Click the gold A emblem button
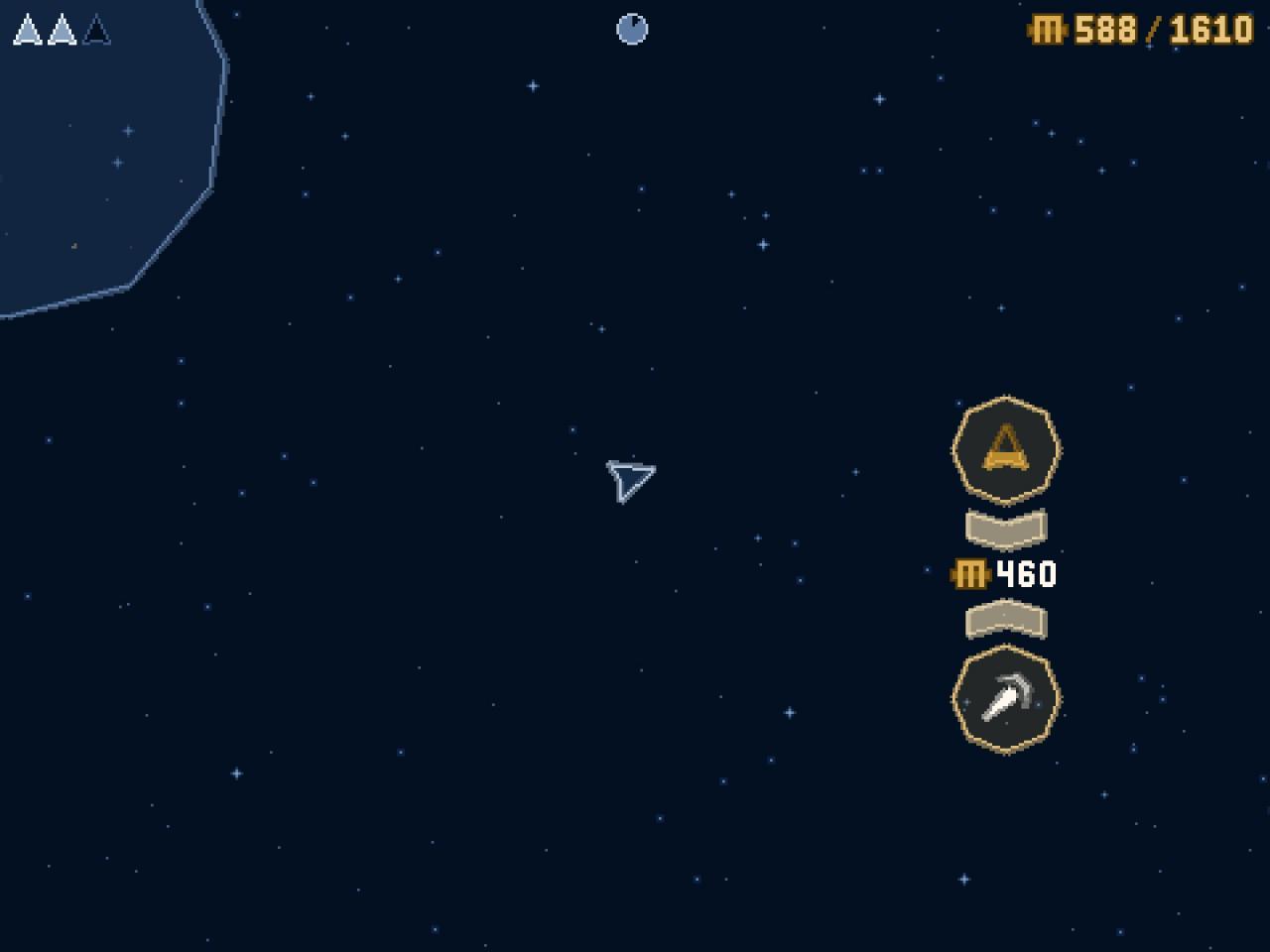Screen dimensions: 1270x952 pos(1006,449)
